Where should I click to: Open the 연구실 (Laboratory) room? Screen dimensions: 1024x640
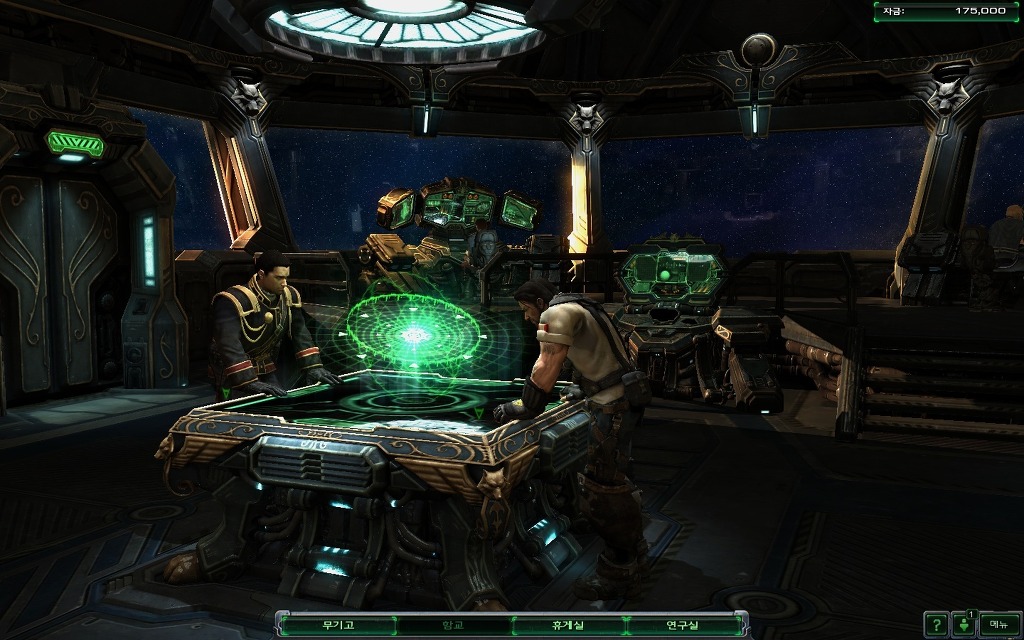[x=685, y=625]
